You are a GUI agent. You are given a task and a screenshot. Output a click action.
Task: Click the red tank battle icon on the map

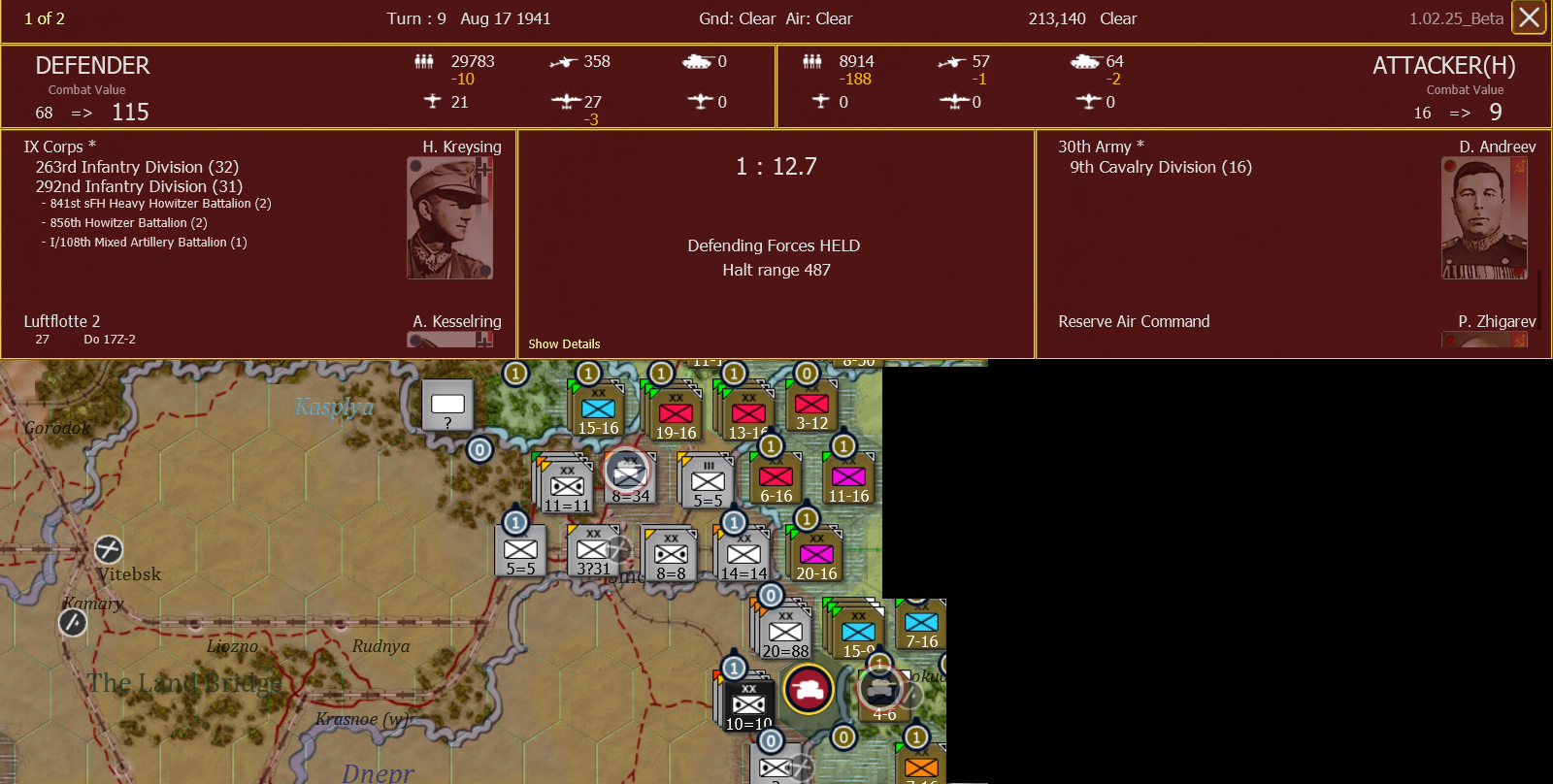click(x=809, y=690)
